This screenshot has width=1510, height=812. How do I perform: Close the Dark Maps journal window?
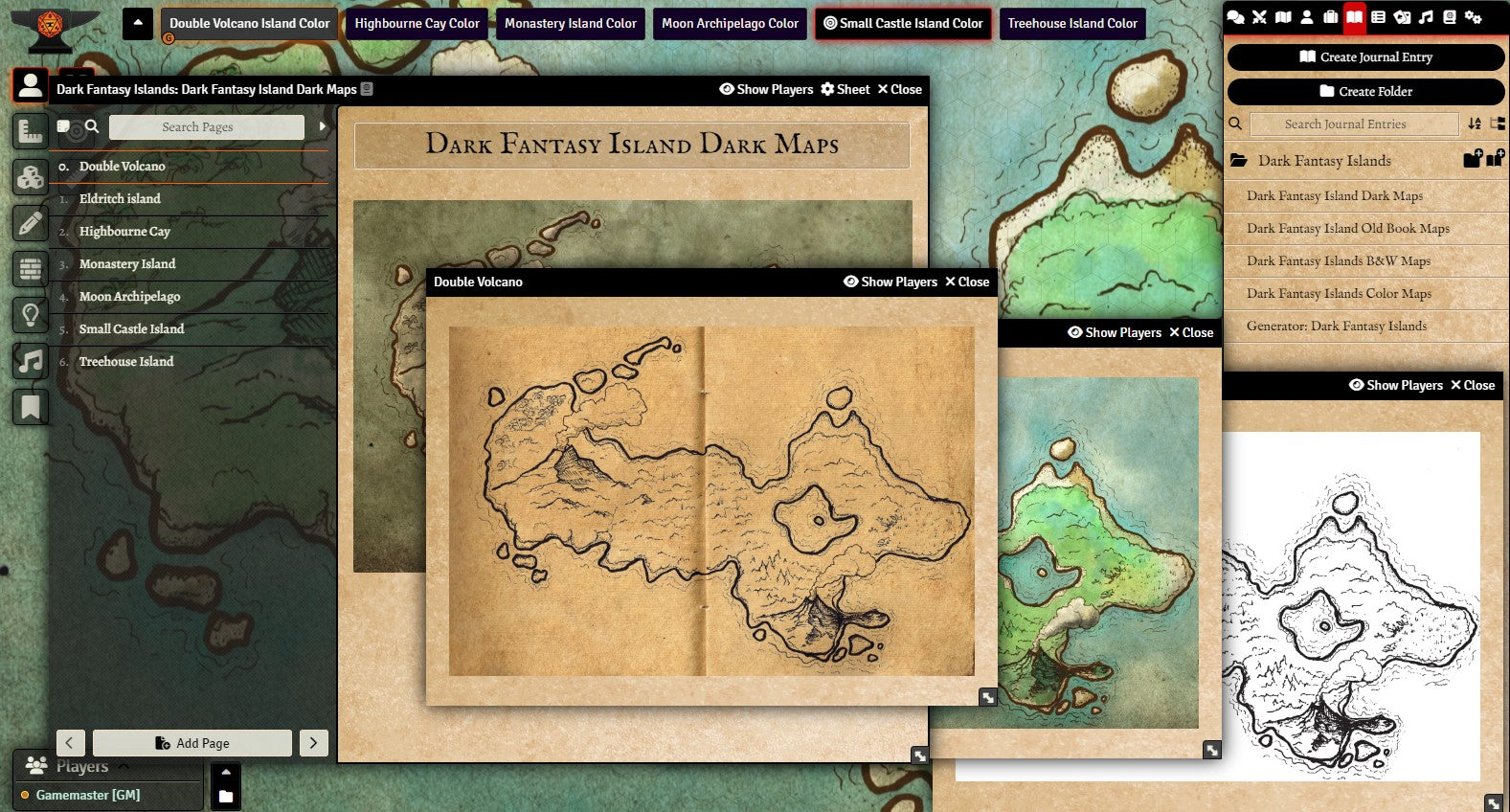pos(900,90)
